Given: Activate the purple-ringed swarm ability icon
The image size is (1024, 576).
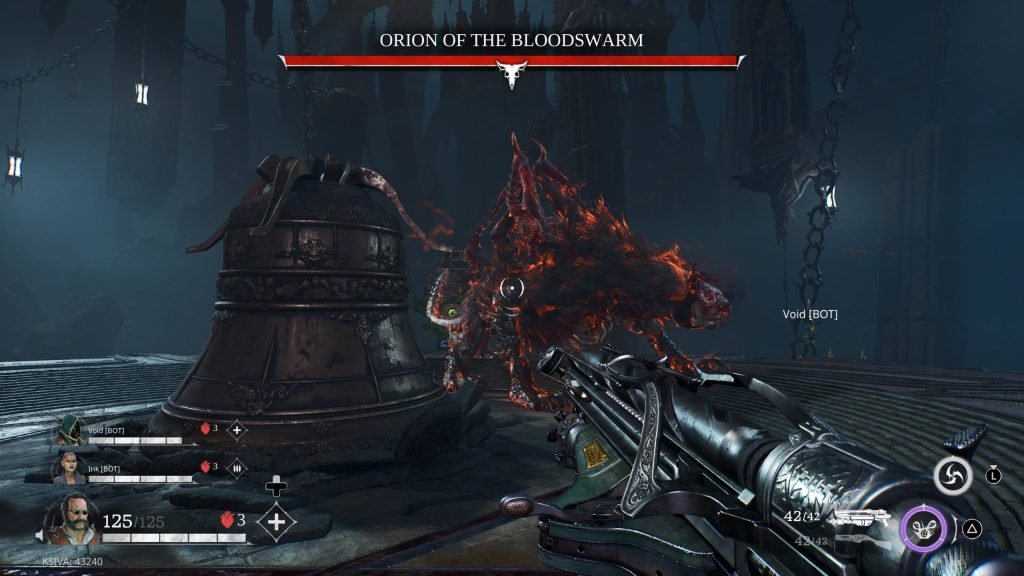Looking at the screenshot, I should 925,529.
